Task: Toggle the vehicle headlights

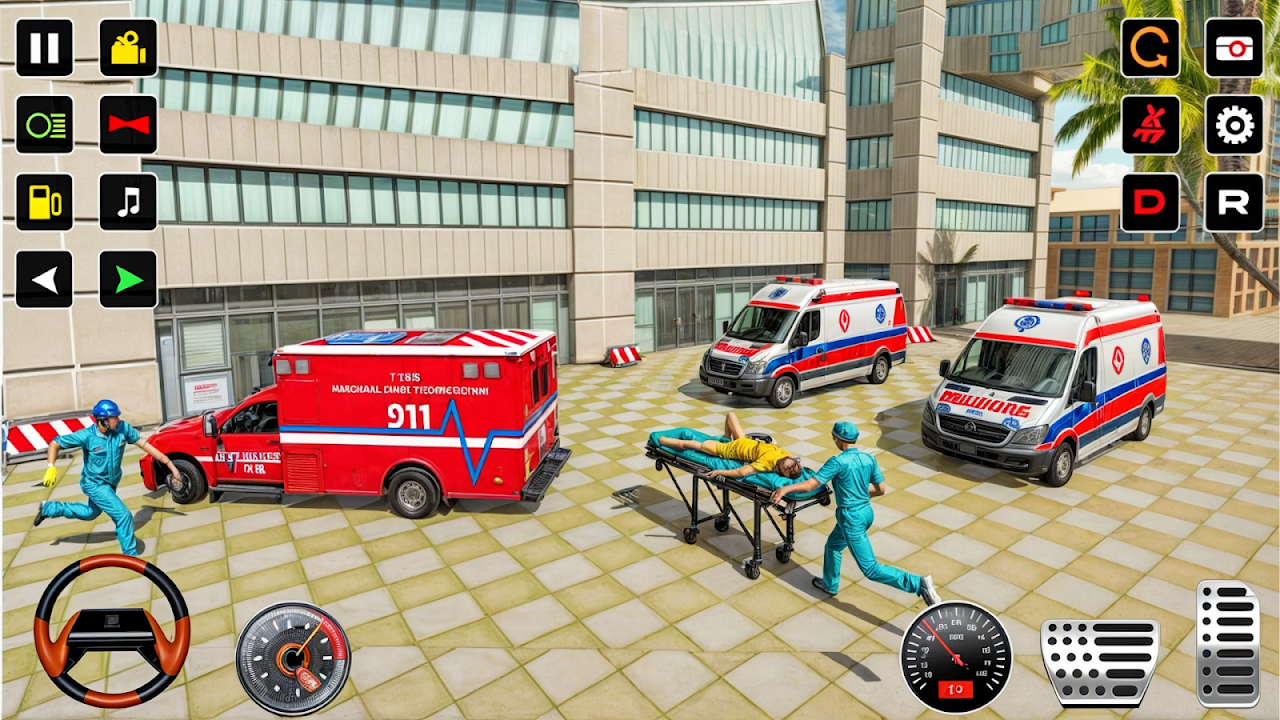Action: tap(44, 124)
